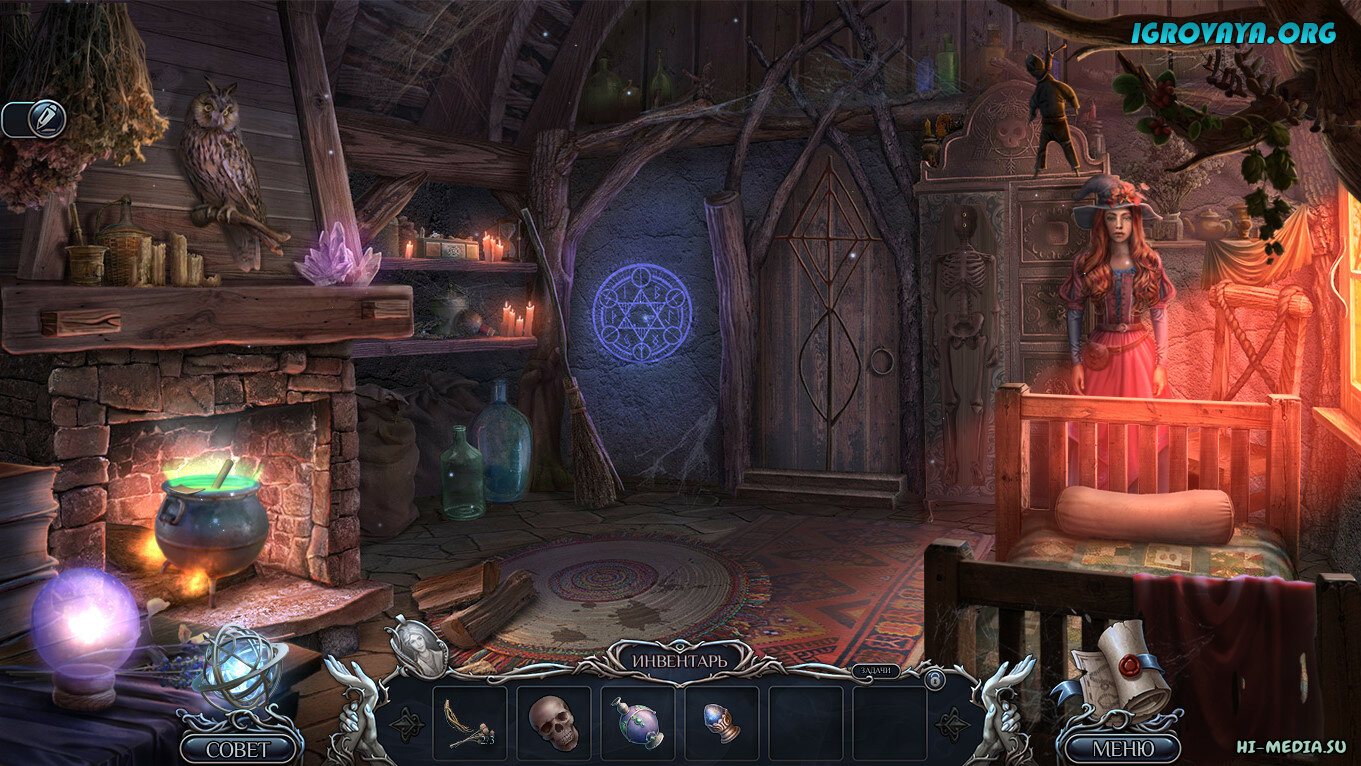Image resolution: width=1361 pixels, height=766 pixels.
Task: Toggle the inventory panel padlock
Action: (x=935, y=679)
